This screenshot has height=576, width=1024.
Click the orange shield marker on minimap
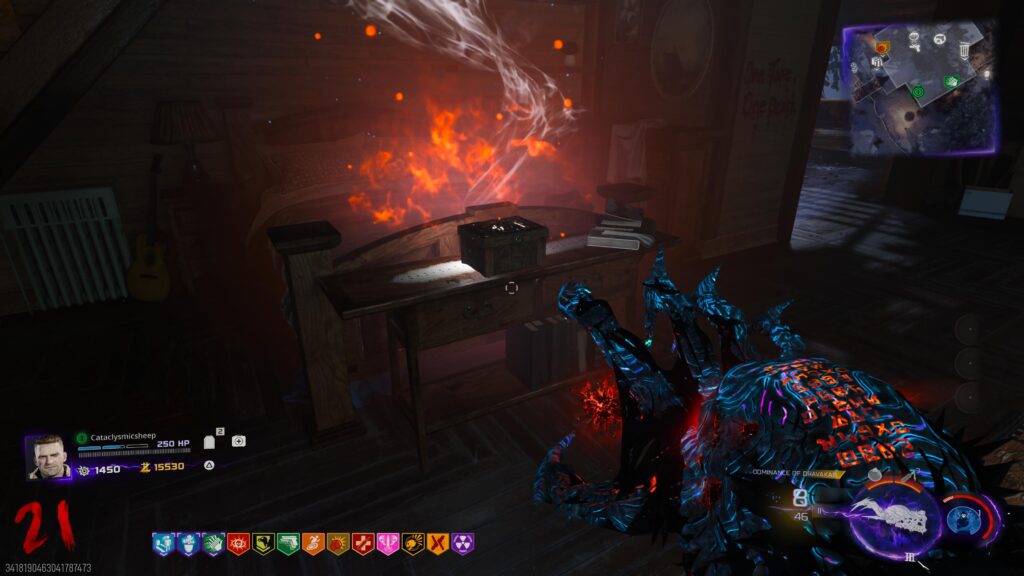(x=882, y=47)
